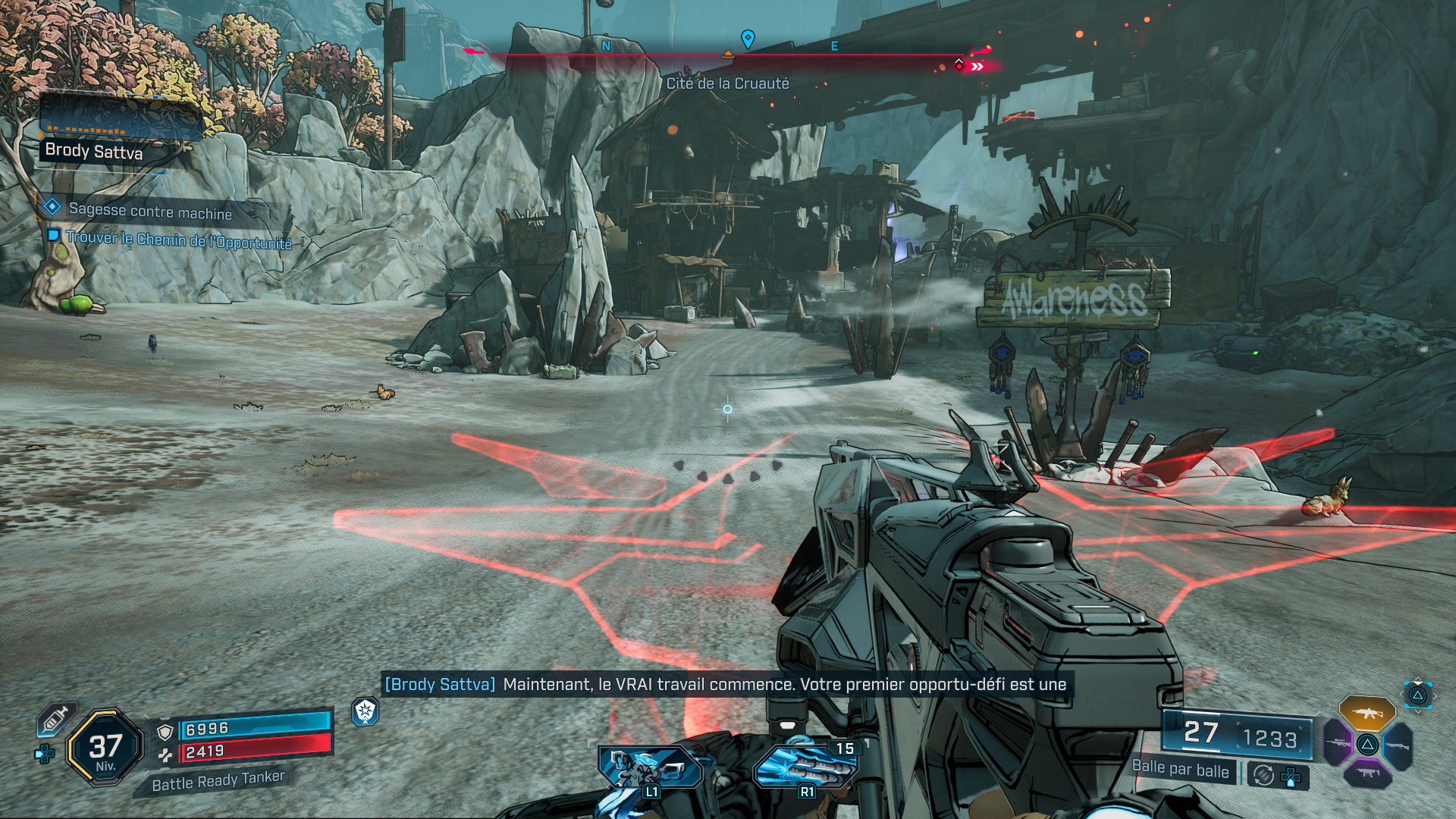Open the Brody Sattva speaker panel
The image size is (1456, 819).
(93, 151)
